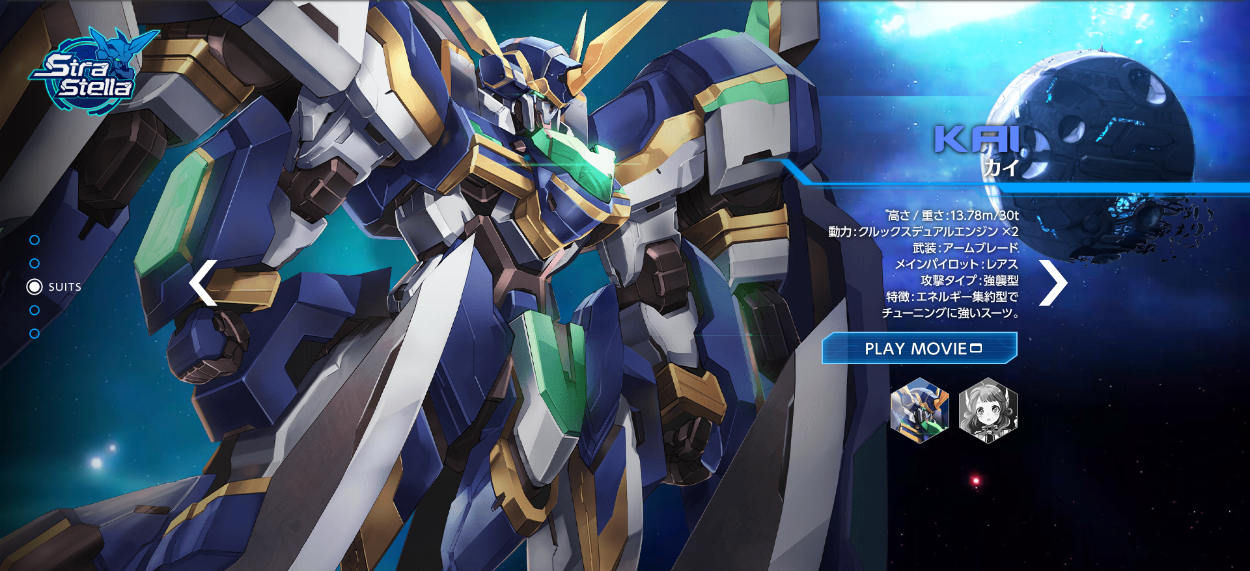This screenshot has width=1250, height=571.
Task: Advance to the next suit with the right arrow
Action: (1053, 283)
